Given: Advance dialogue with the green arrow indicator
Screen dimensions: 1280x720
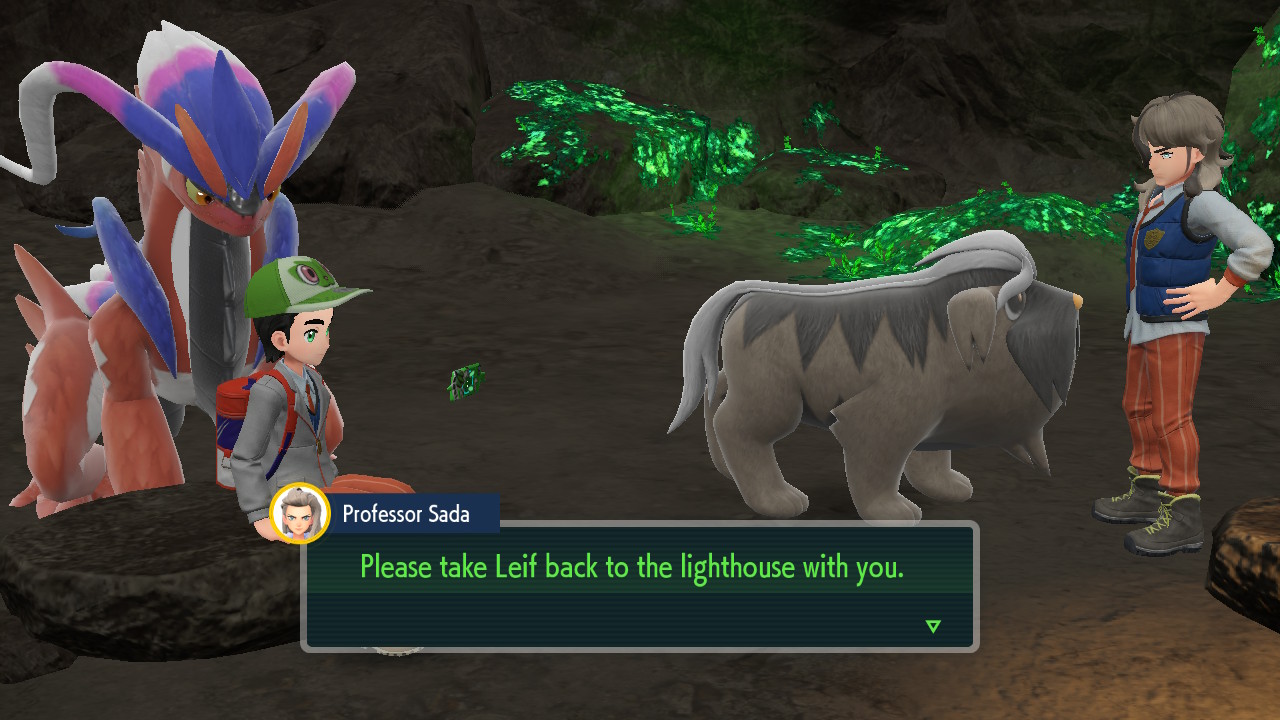Looking at the screenshot, I should point(933,627).
